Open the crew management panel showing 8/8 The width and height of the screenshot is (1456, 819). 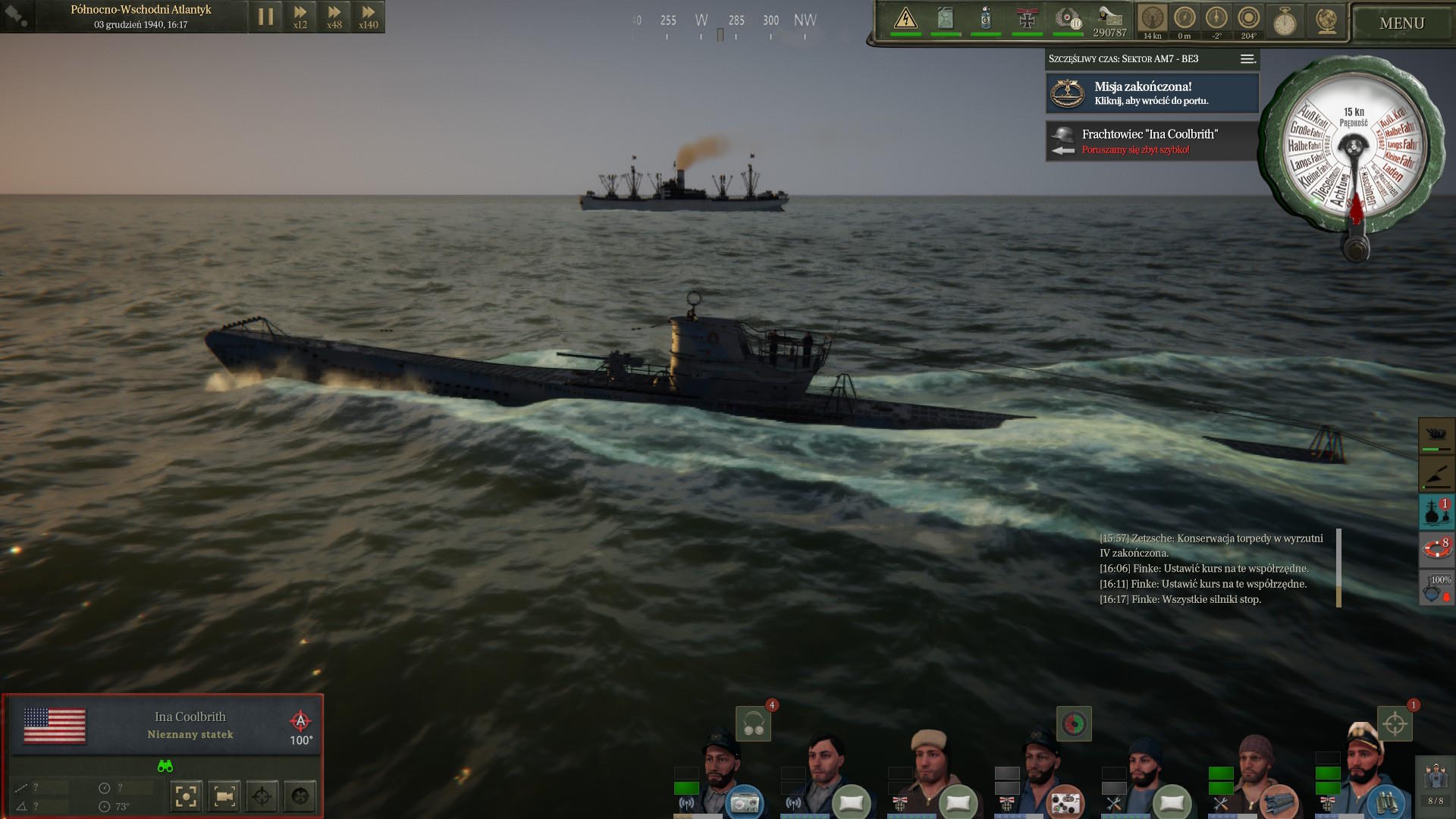coord(1436,784)
